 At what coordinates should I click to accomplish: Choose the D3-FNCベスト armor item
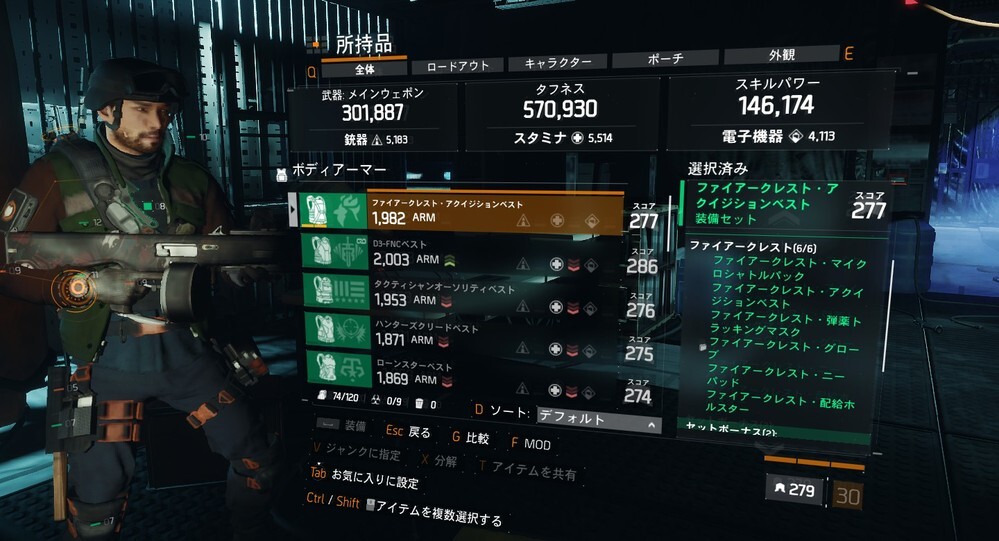pyautogui.click(x=465, y=255)
